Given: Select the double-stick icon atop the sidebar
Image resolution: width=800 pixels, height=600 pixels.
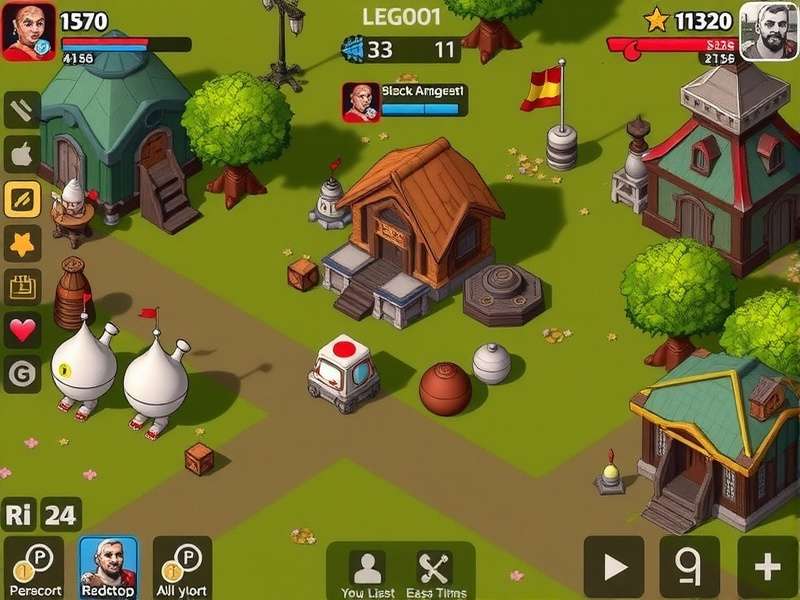Looking at the screenshot, I should click(22, 110).
